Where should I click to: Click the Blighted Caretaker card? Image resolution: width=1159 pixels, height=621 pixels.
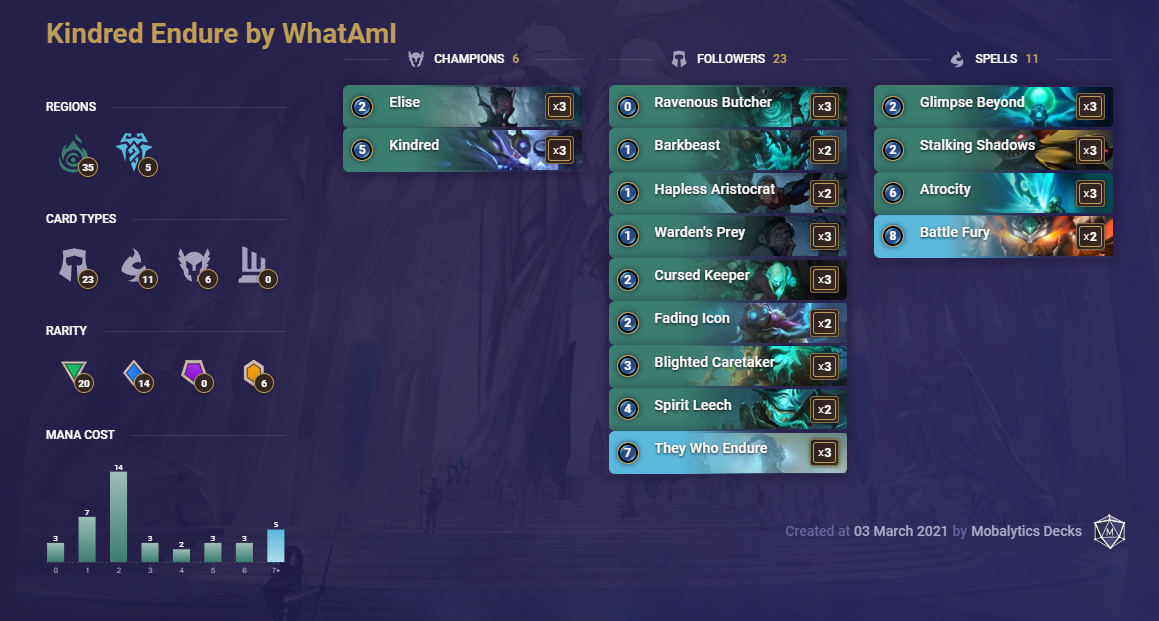(727, 366)
